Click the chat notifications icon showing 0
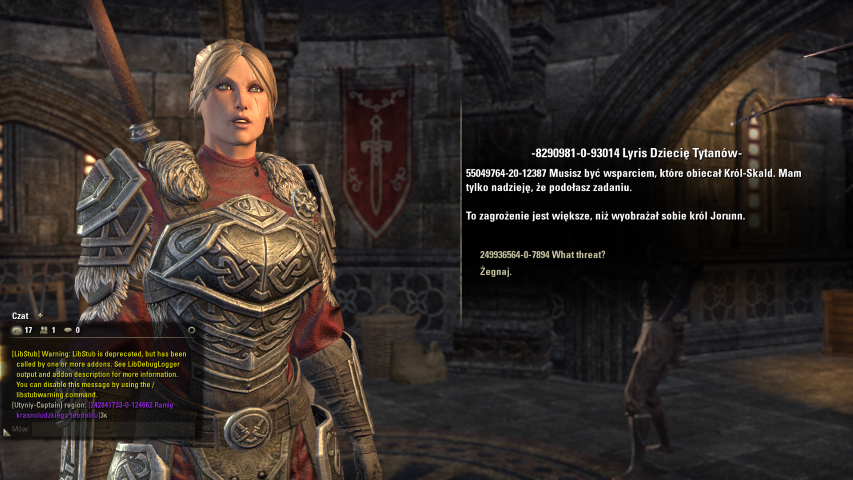 coord(69,330)
